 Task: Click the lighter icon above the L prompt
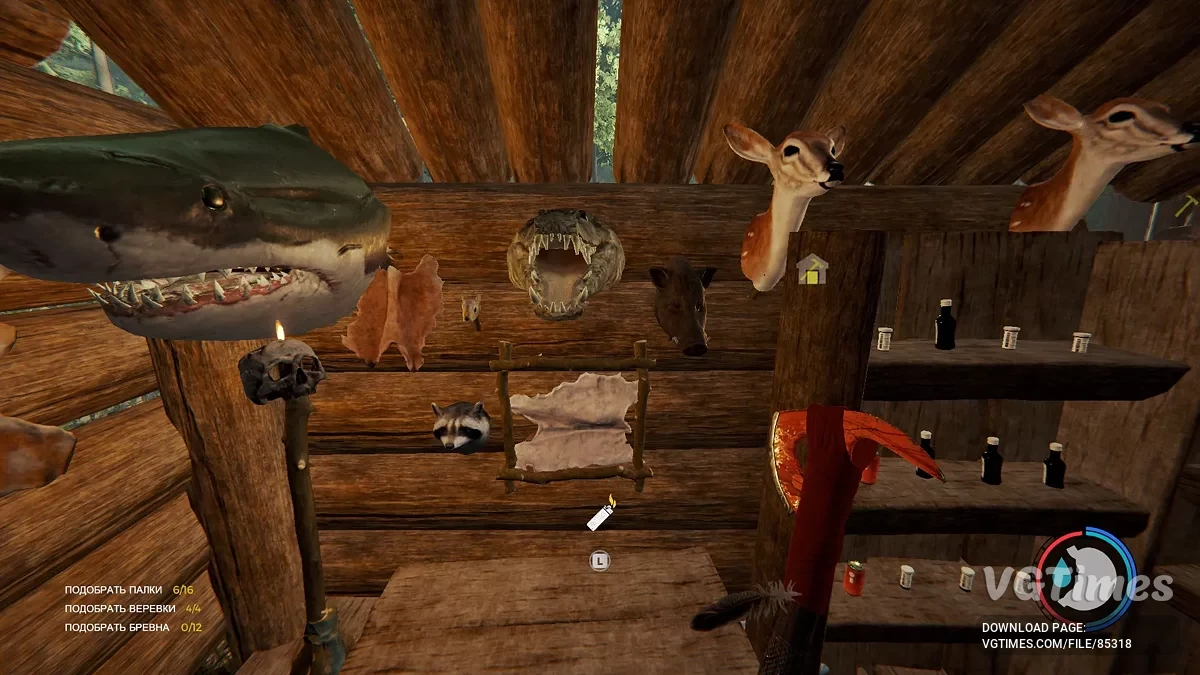pos(601,515)
